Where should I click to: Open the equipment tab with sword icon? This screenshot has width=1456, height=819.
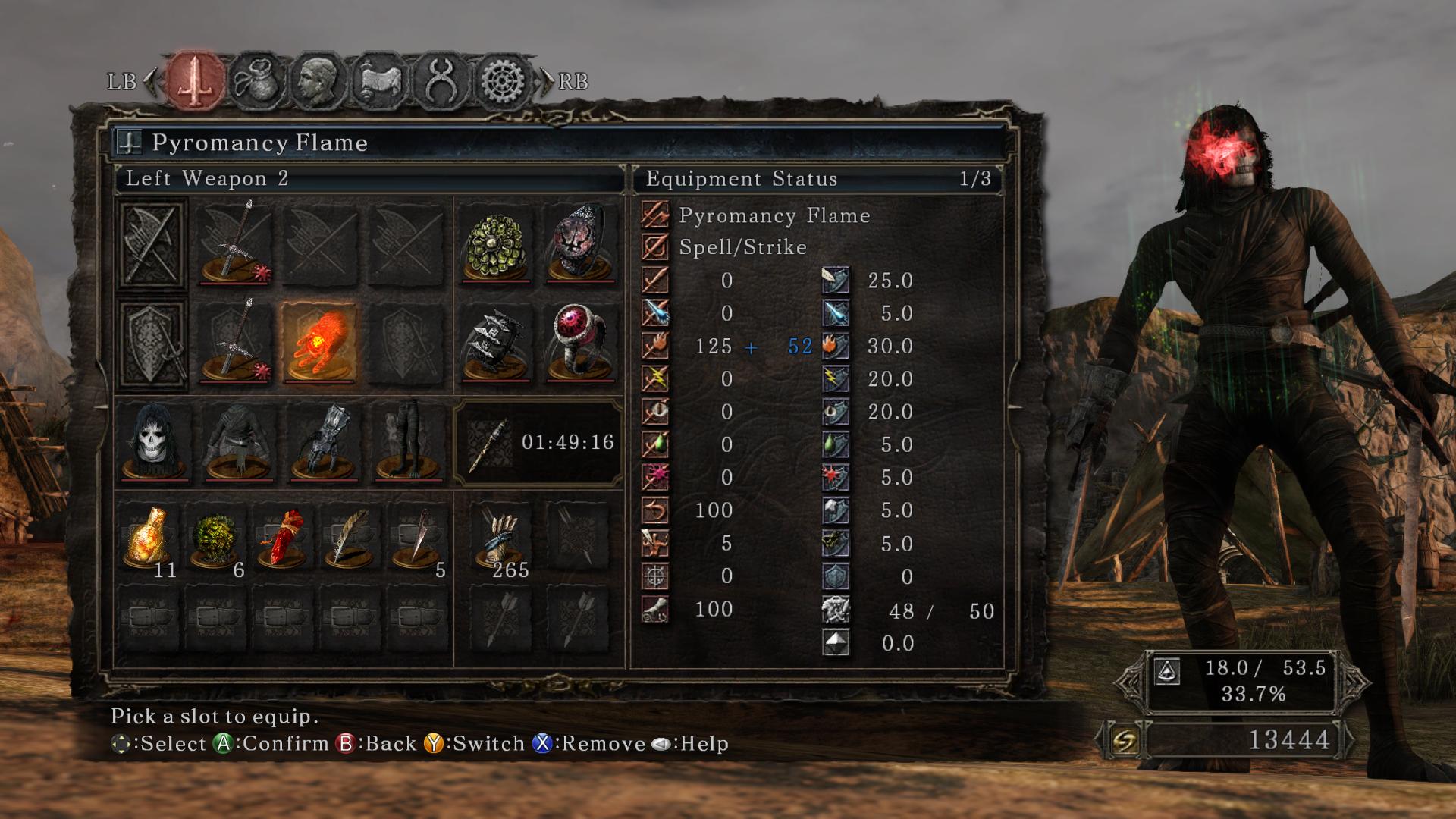click(x=196, y=80)
